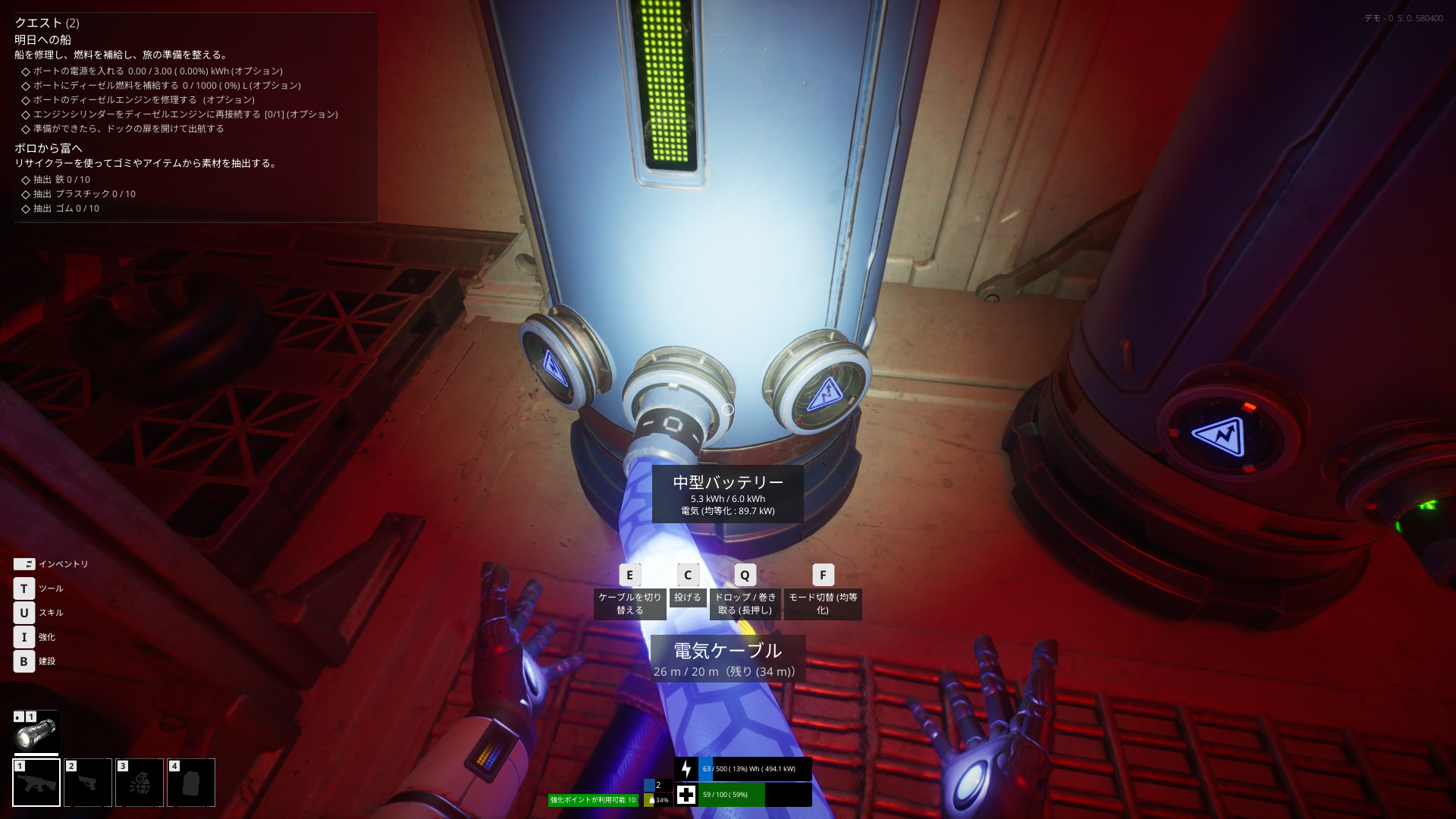1456x819 pixels.
Task: Choose the grenade hotbar slot
Action: (x=140, y=783)
